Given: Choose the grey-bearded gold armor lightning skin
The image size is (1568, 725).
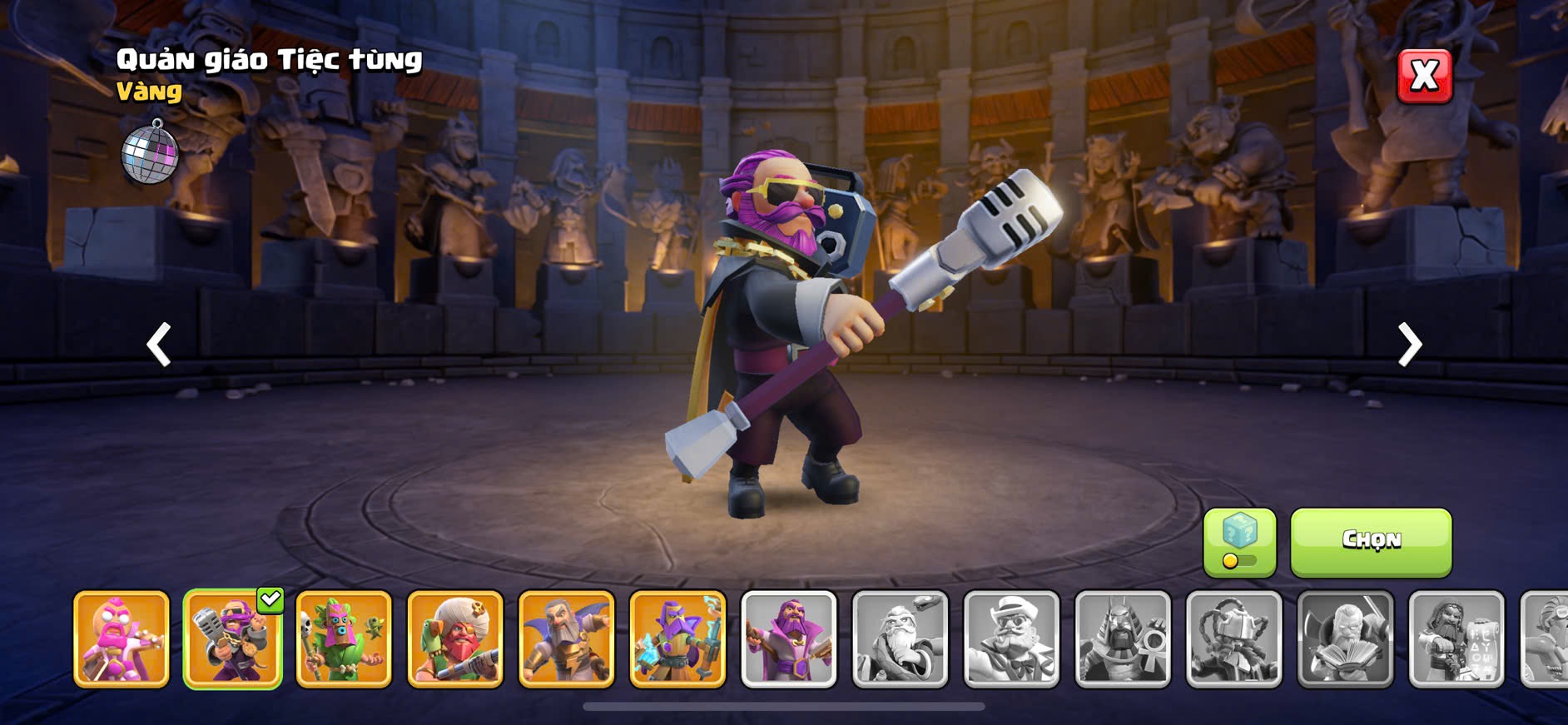Looking at the screenshot, I should point(567,639).
